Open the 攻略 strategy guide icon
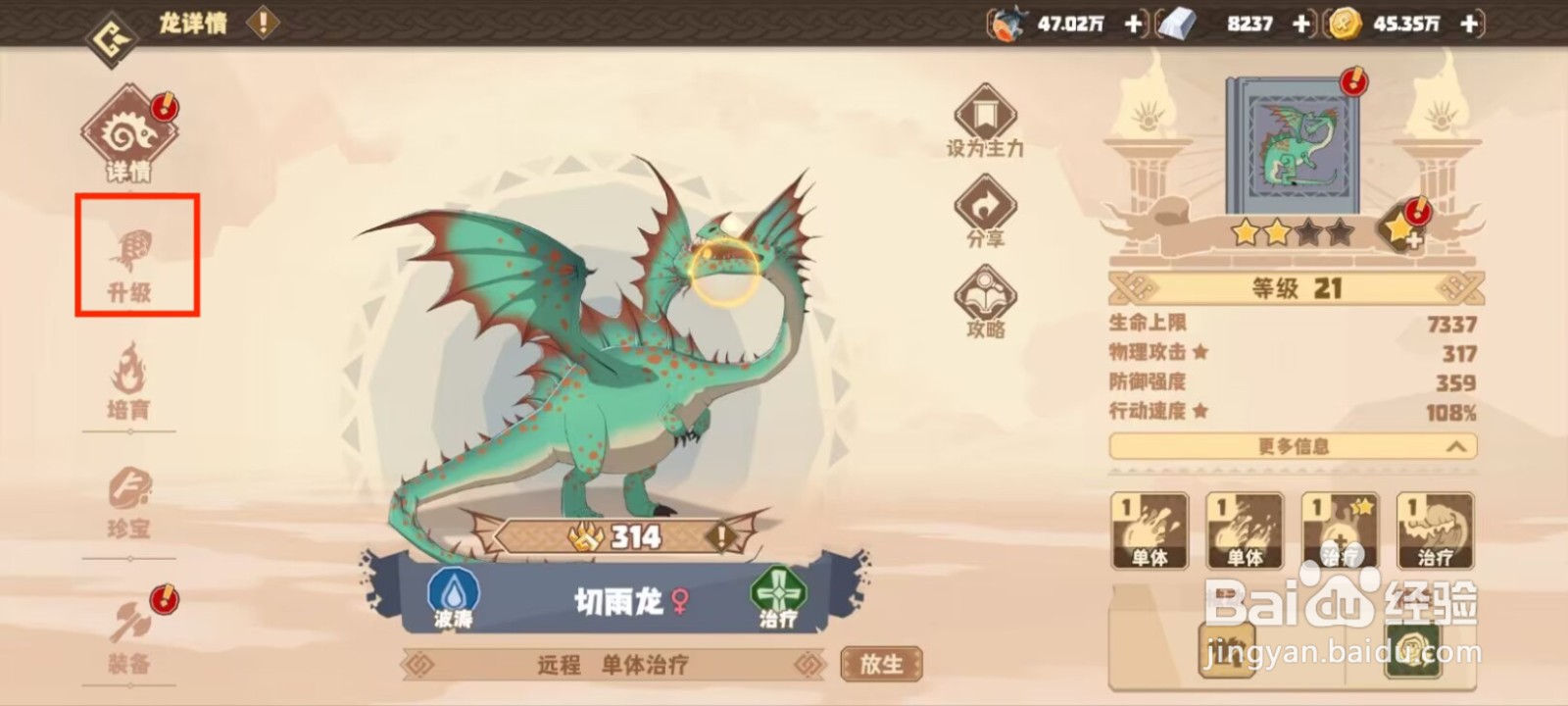The image size is (1568, 706). [x=983, y=294]
